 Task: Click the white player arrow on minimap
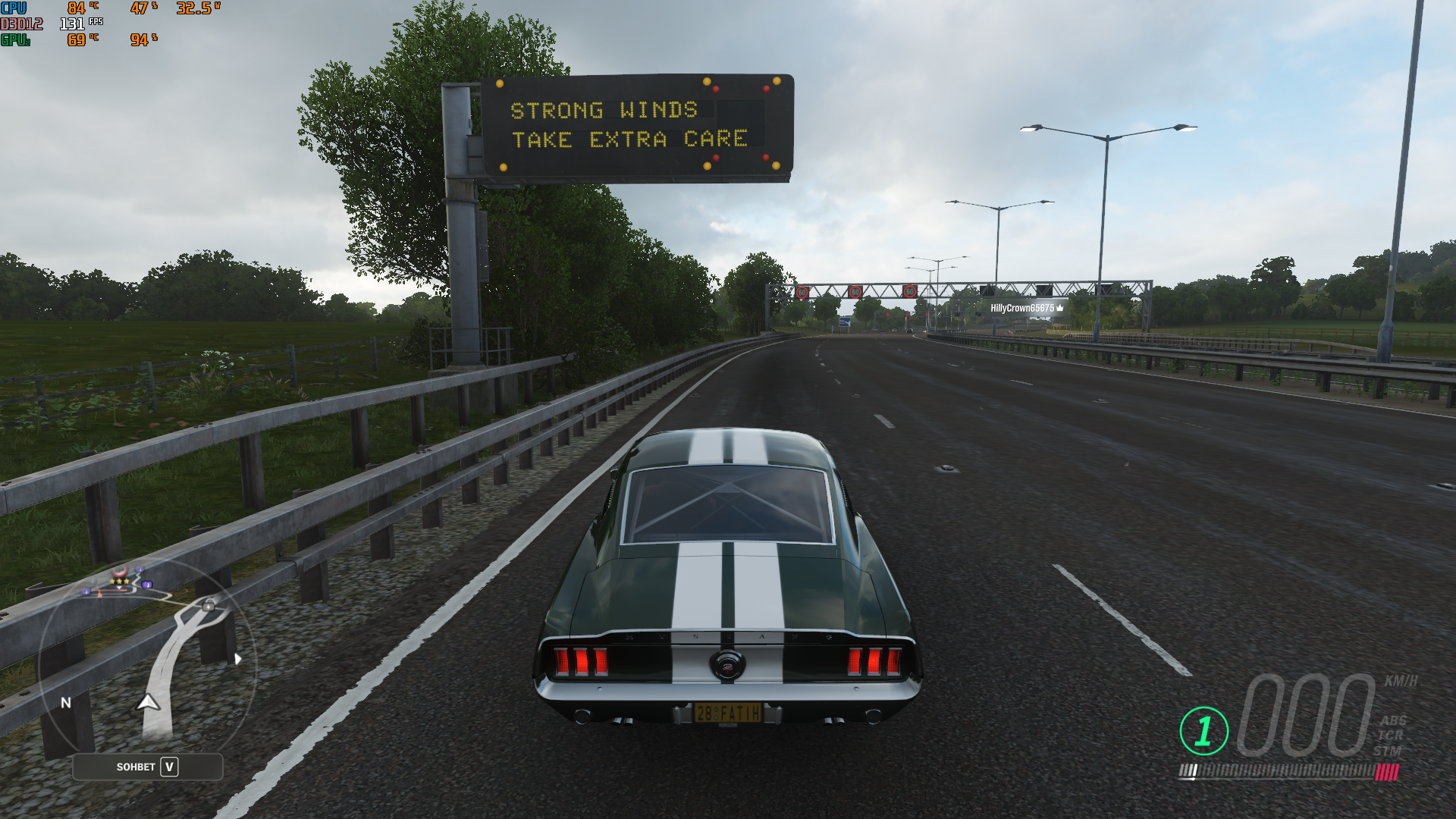tap(149, 703)
